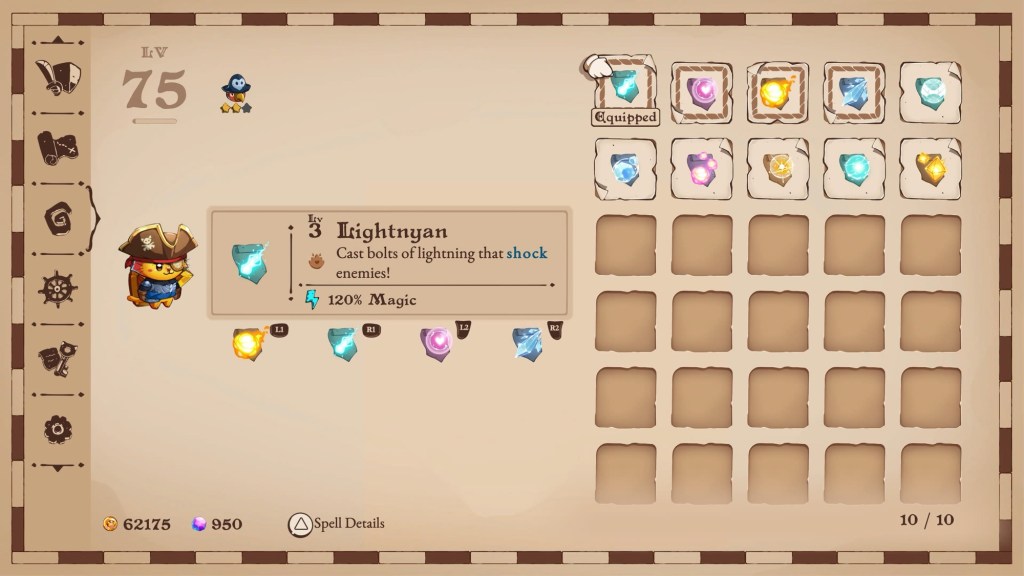Choose the golden diamond shards spell
This screenshot has height=576, width=1024.
[x=930, y=168]
